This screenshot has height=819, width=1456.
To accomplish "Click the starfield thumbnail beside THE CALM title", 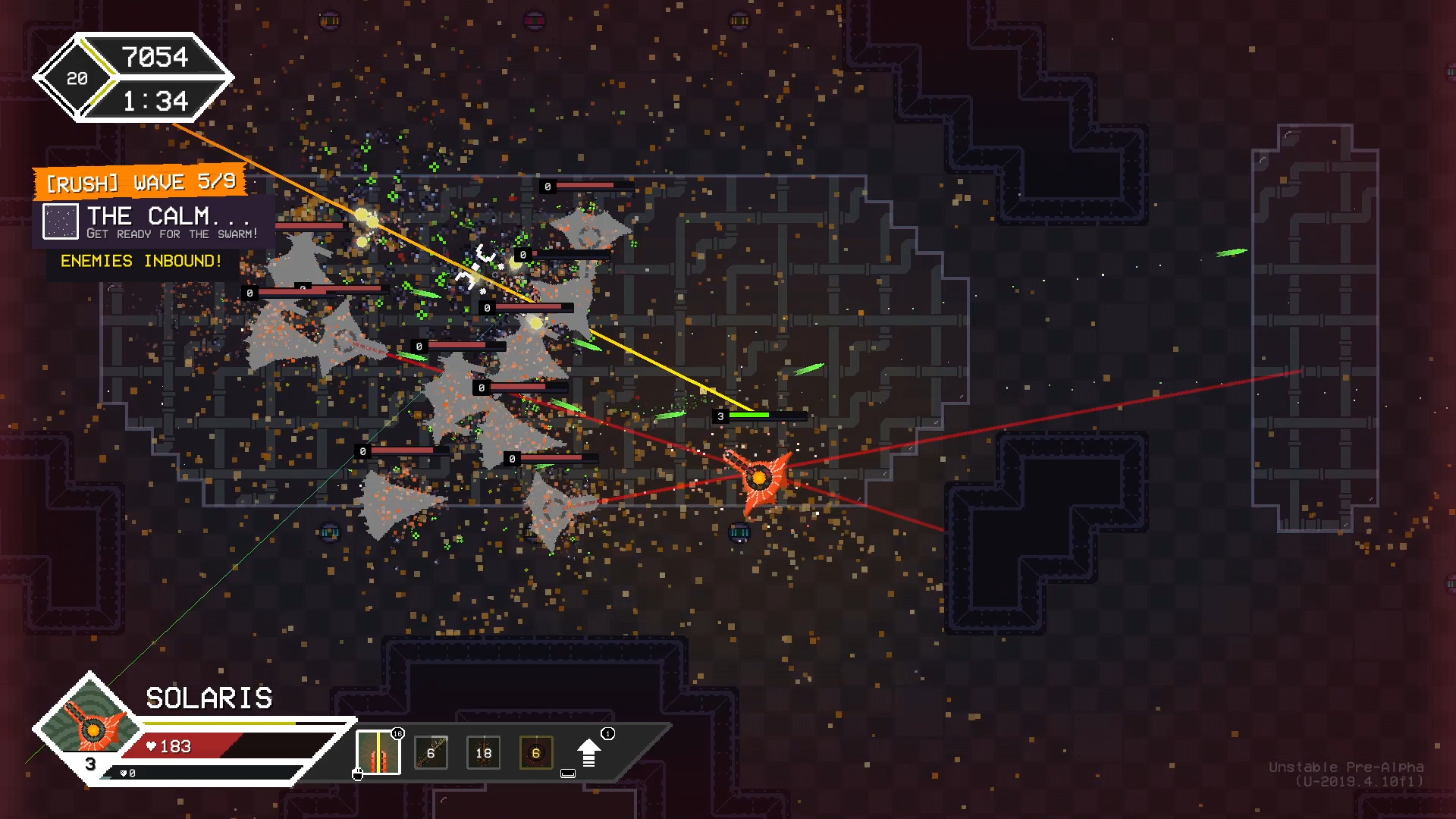I will (61, 222).
